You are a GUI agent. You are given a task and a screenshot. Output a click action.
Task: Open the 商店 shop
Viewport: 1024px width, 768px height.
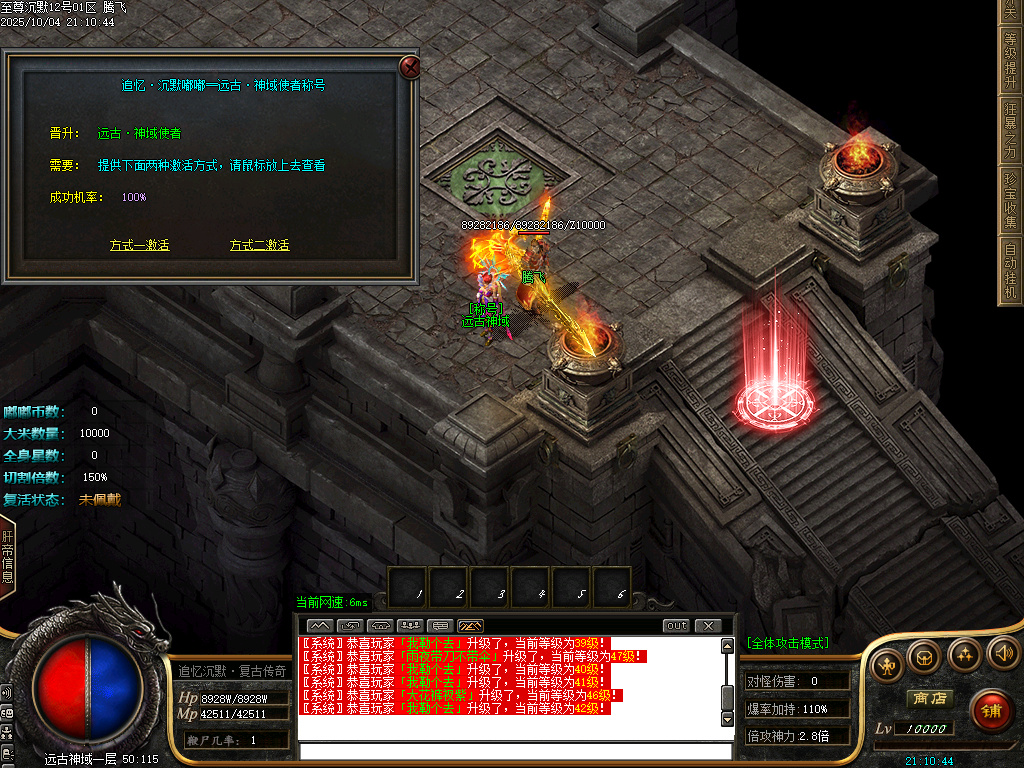(x=927, y=698)
